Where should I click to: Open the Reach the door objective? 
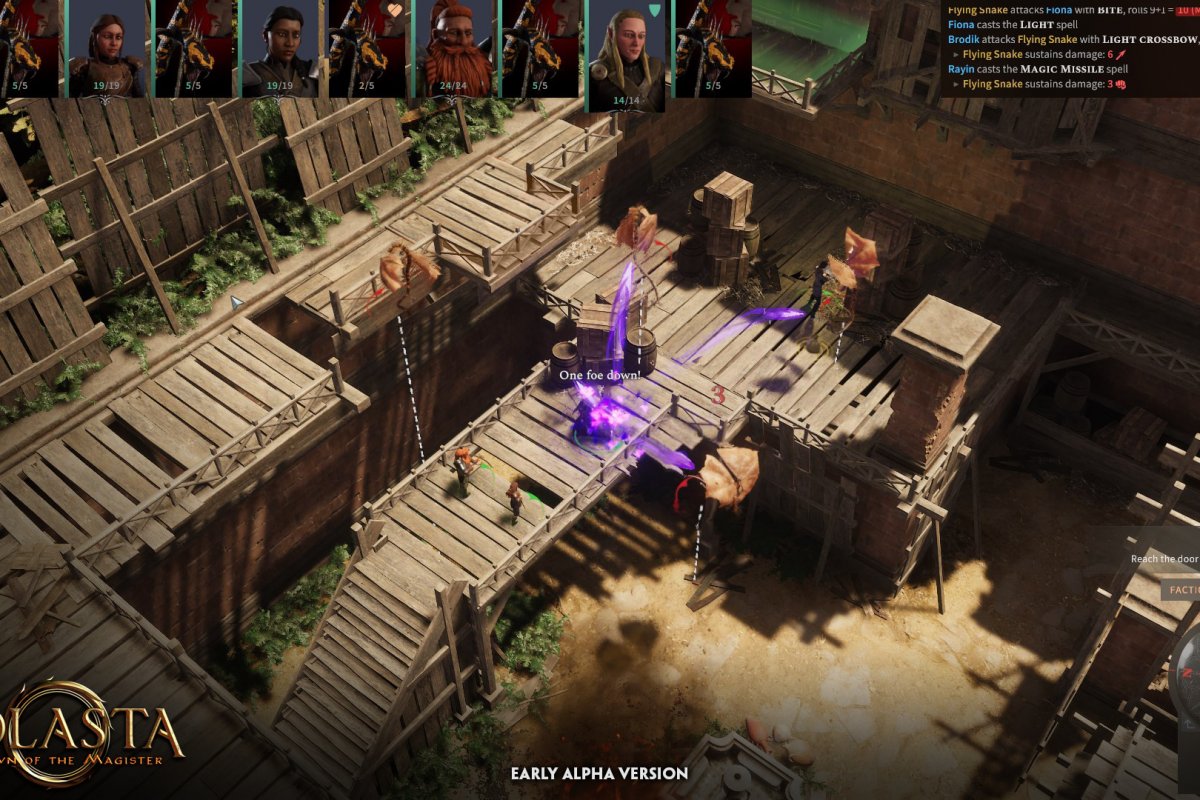click(x=1165, y=559)
